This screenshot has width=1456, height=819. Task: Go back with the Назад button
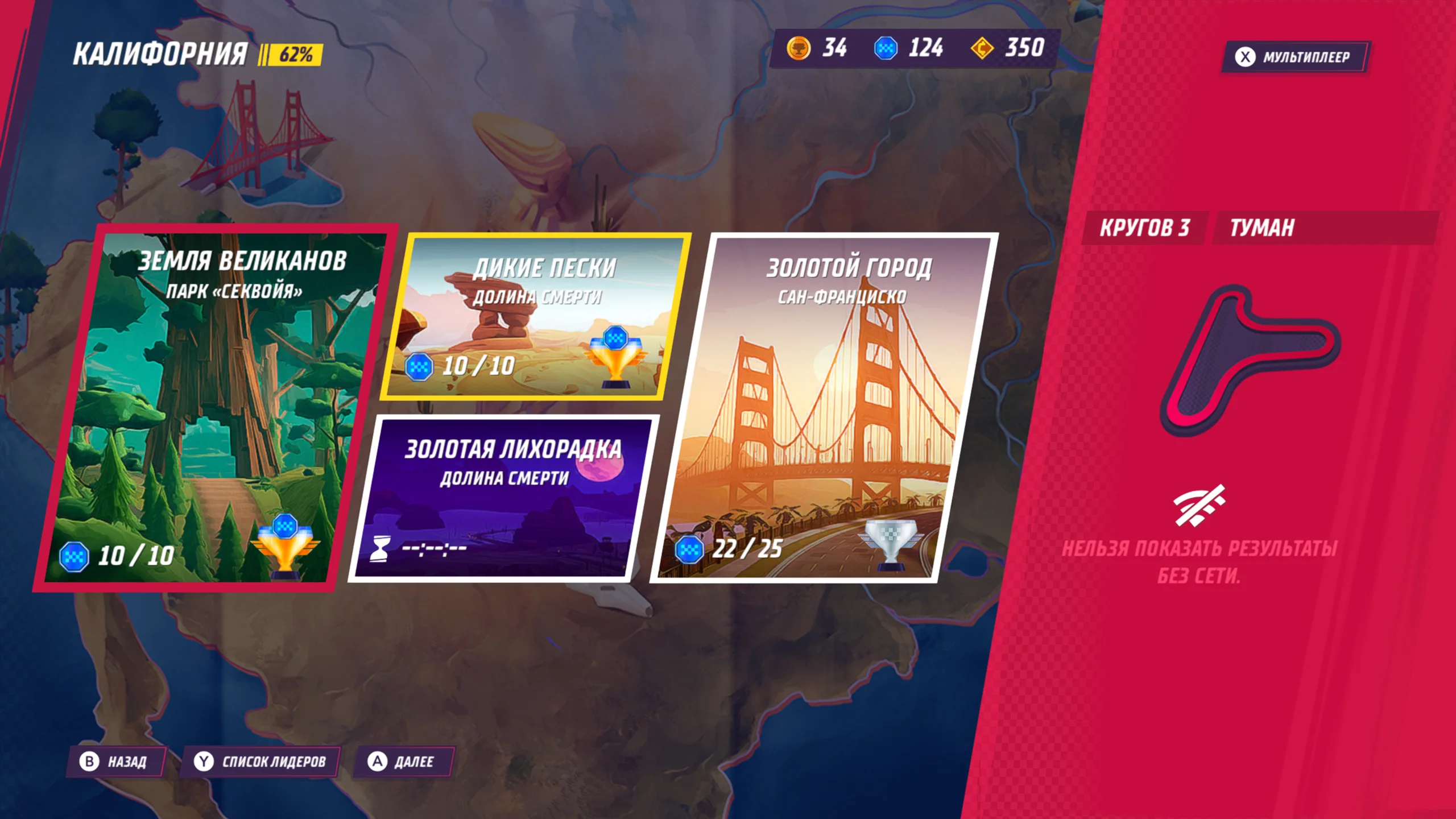pos(117,762)
